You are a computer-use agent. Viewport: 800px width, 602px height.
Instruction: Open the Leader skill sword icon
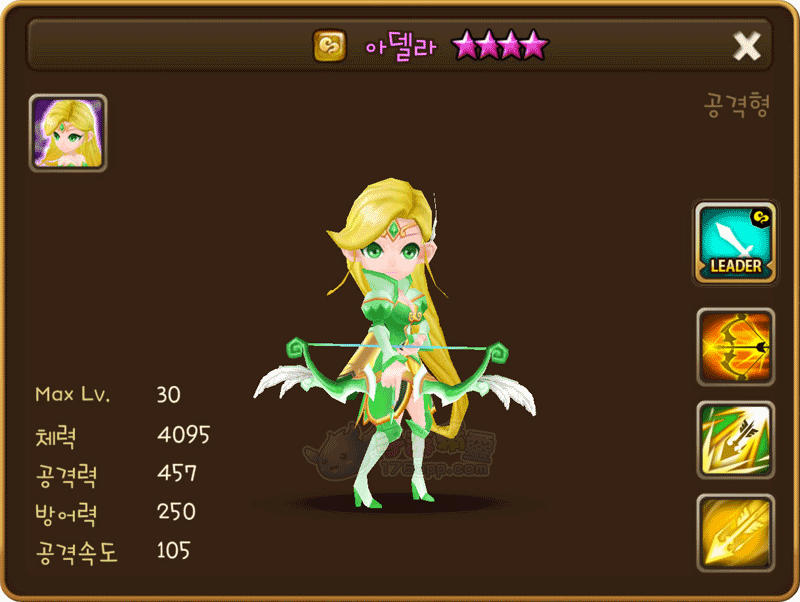(735, 243)
